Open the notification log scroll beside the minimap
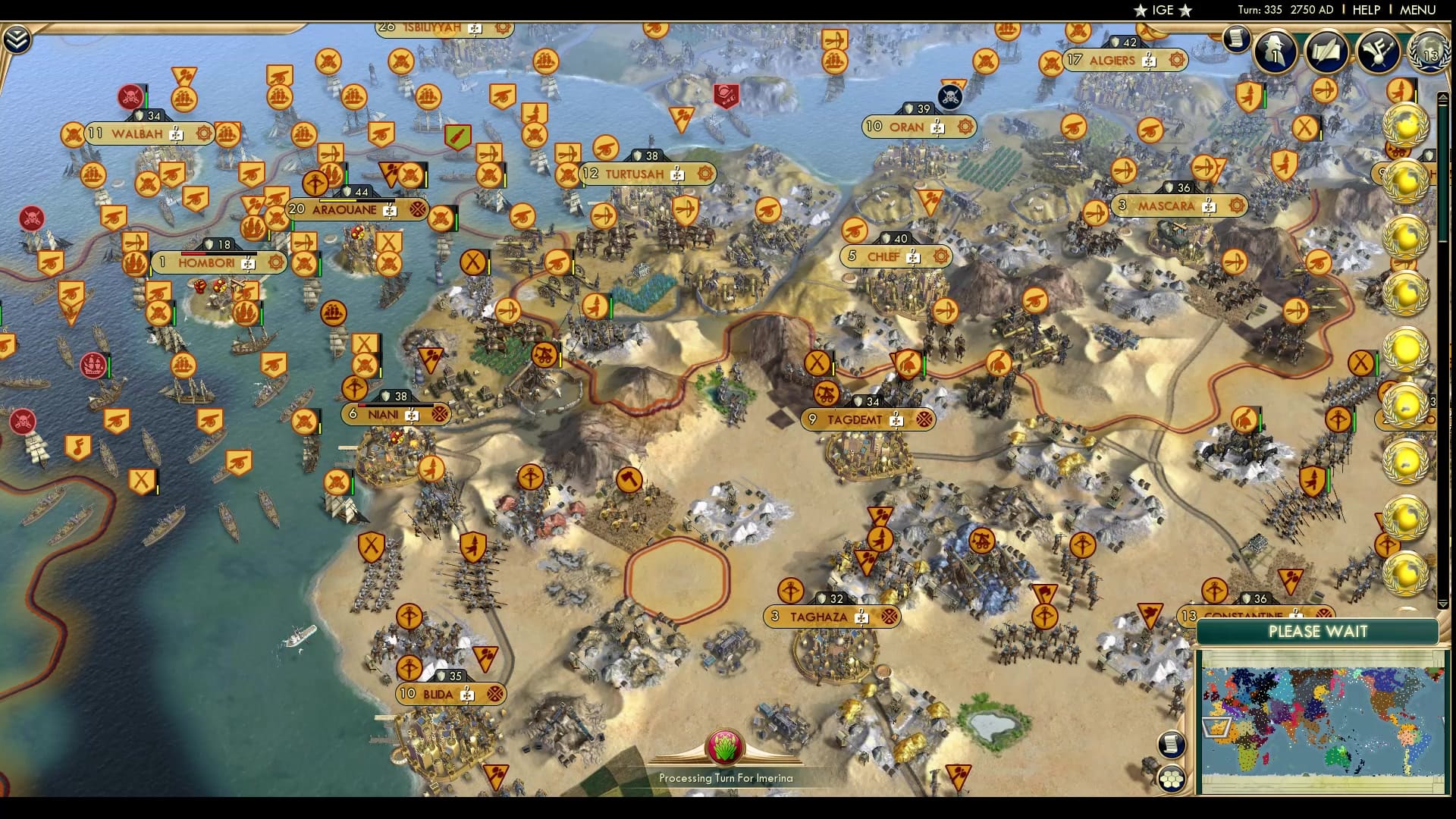This screenshot has height=819, width=1456. coord(1170,745)
